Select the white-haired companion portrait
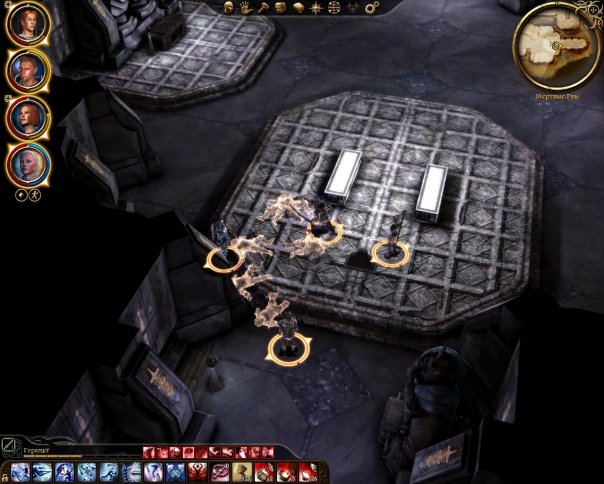This screenshot has width=604, height=484. tap(28, 164)
